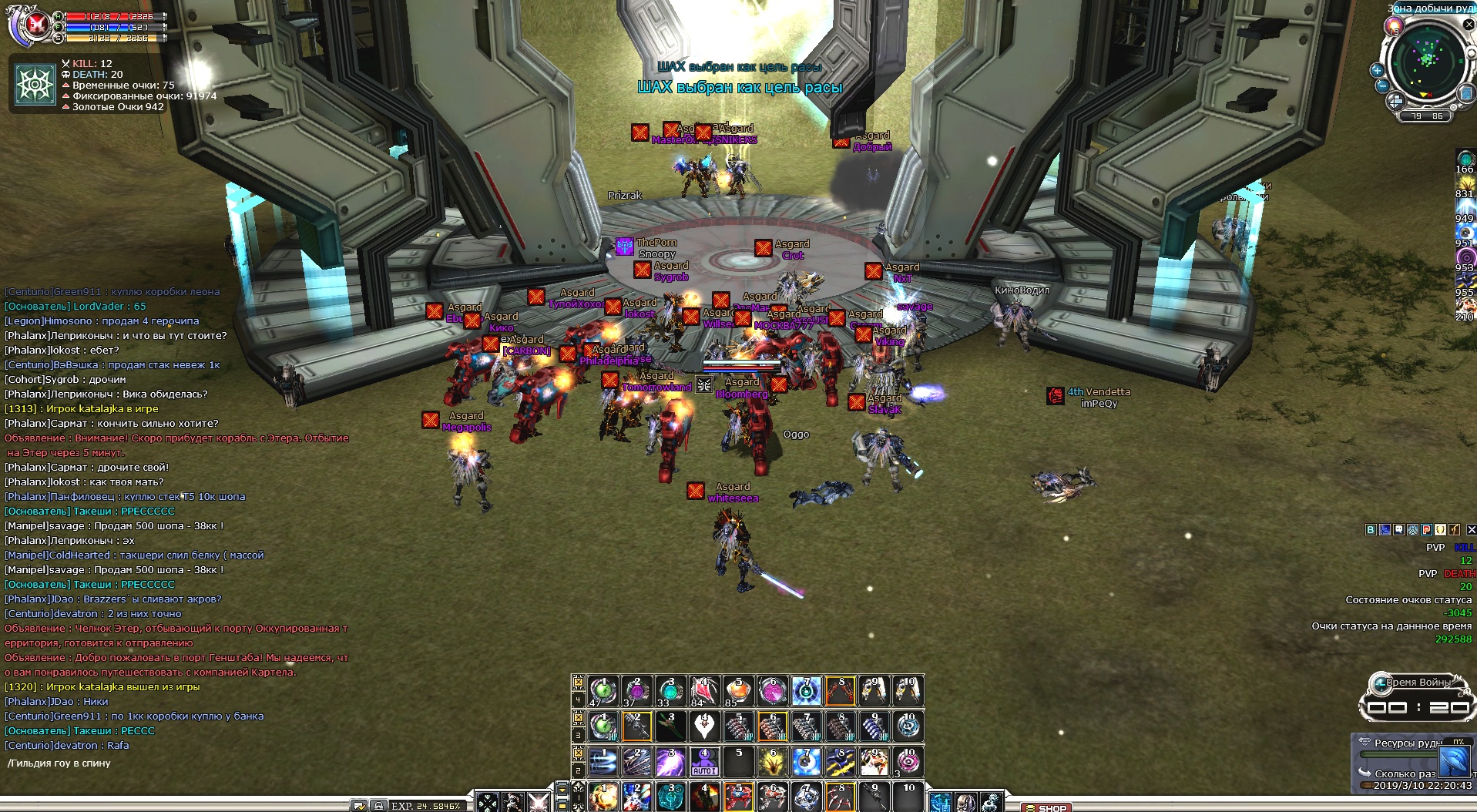Screen dimensions: 1477x812
Task: Activate the white wings on black icon
Action: [x=703, y=726]
